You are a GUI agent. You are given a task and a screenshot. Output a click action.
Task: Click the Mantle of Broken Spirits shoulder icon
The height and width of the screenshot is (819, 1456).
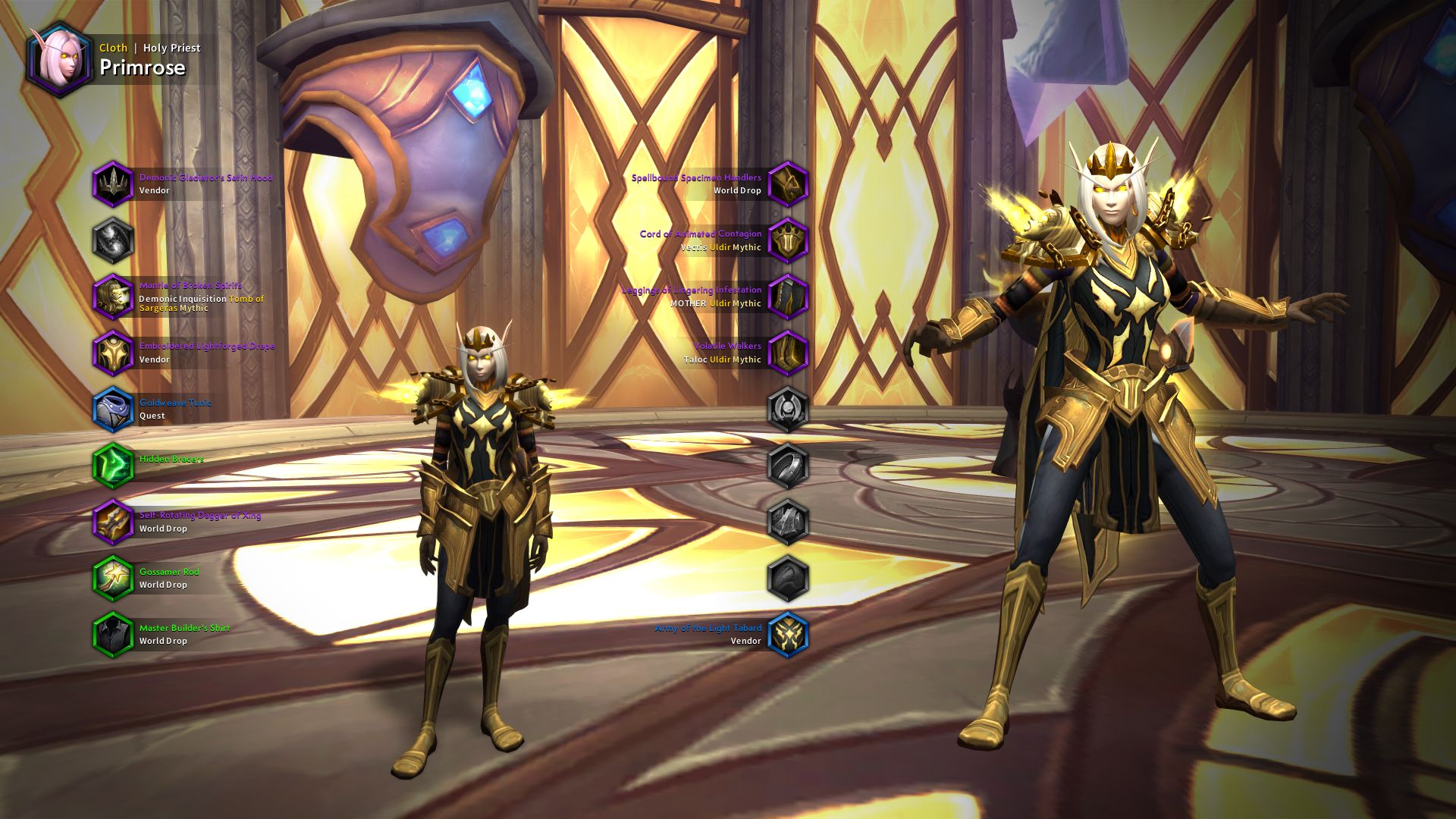114,296
